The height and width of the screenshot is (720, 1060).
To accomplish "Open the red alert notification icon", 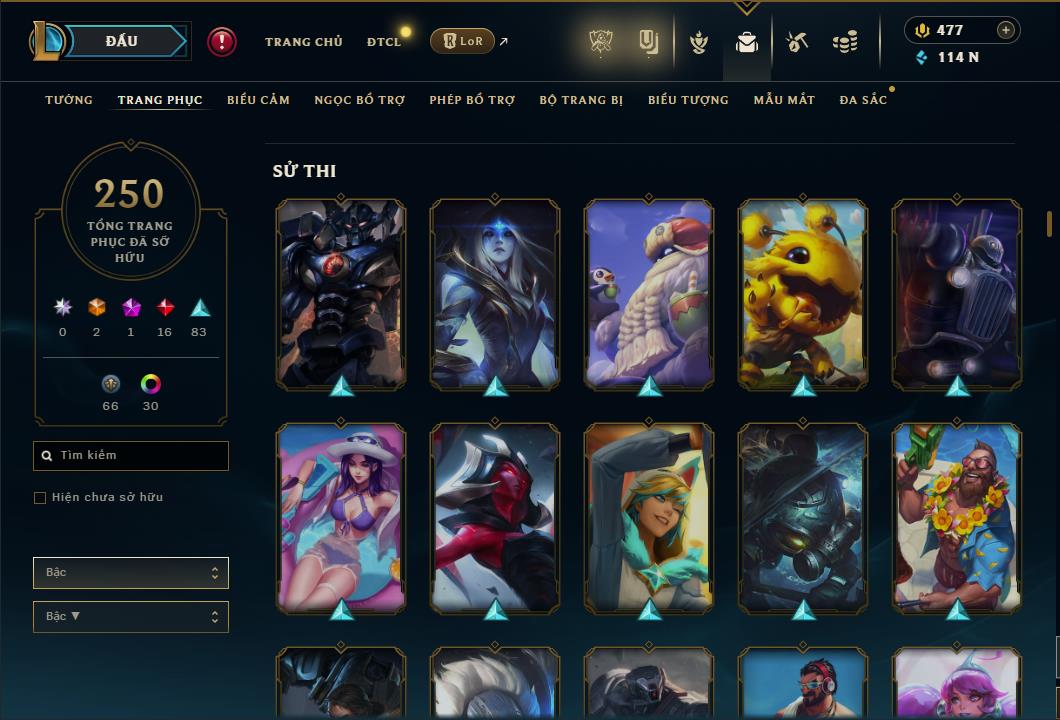I will 222,41.
